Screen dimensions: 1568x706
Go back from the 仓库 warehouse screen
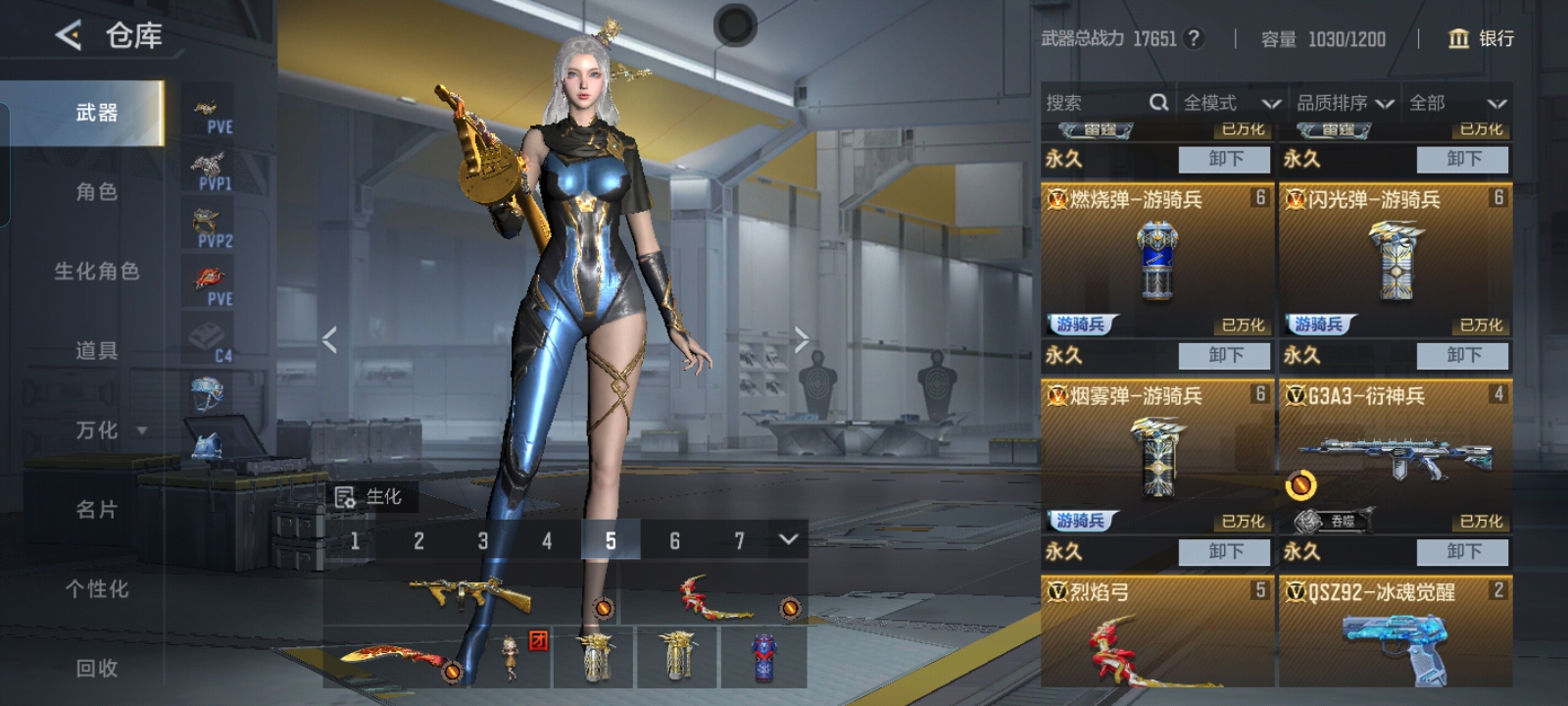coord(68,36)
